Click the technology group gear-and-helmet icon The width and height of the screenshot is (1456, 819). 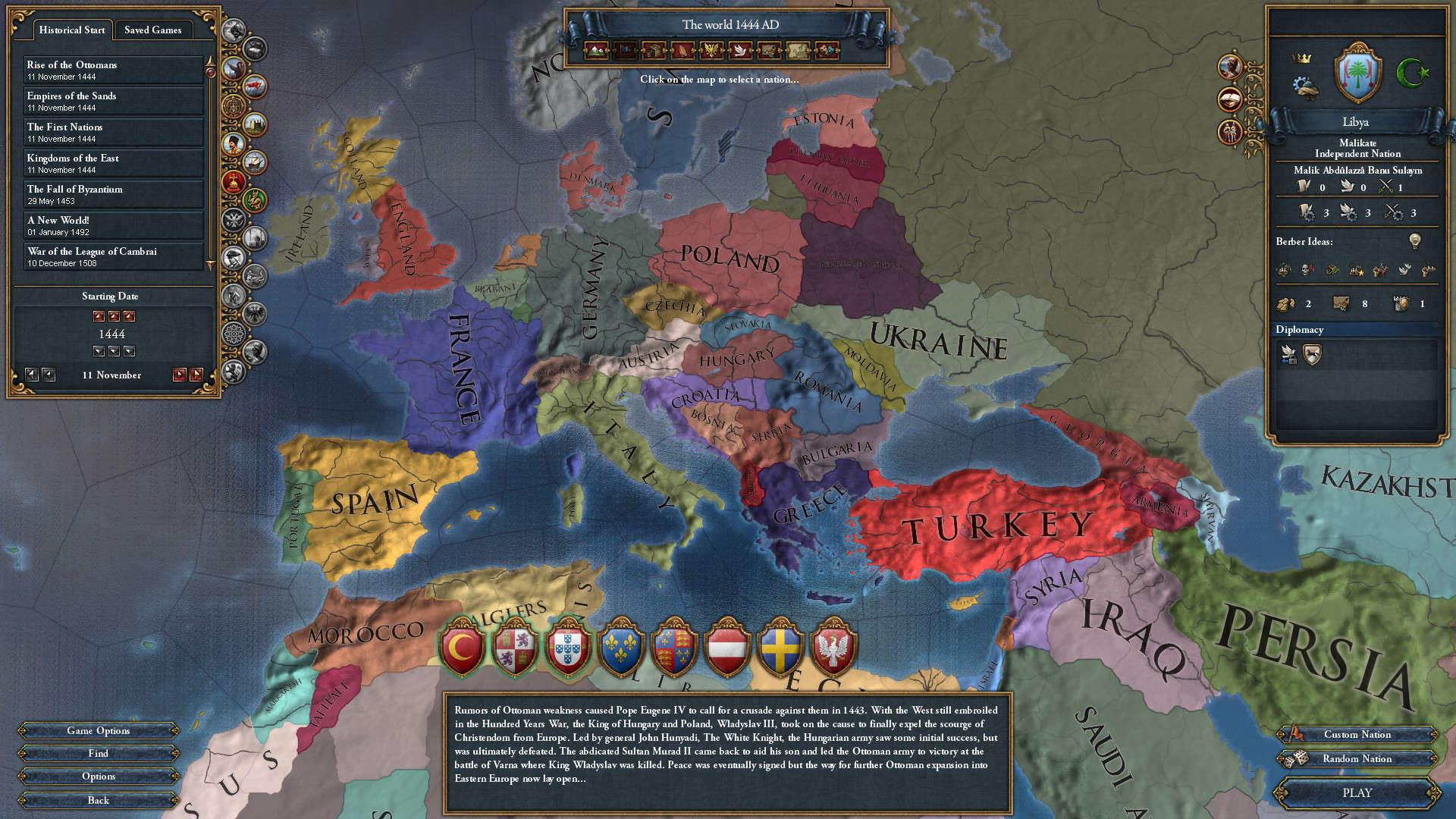coord(1305,84)
